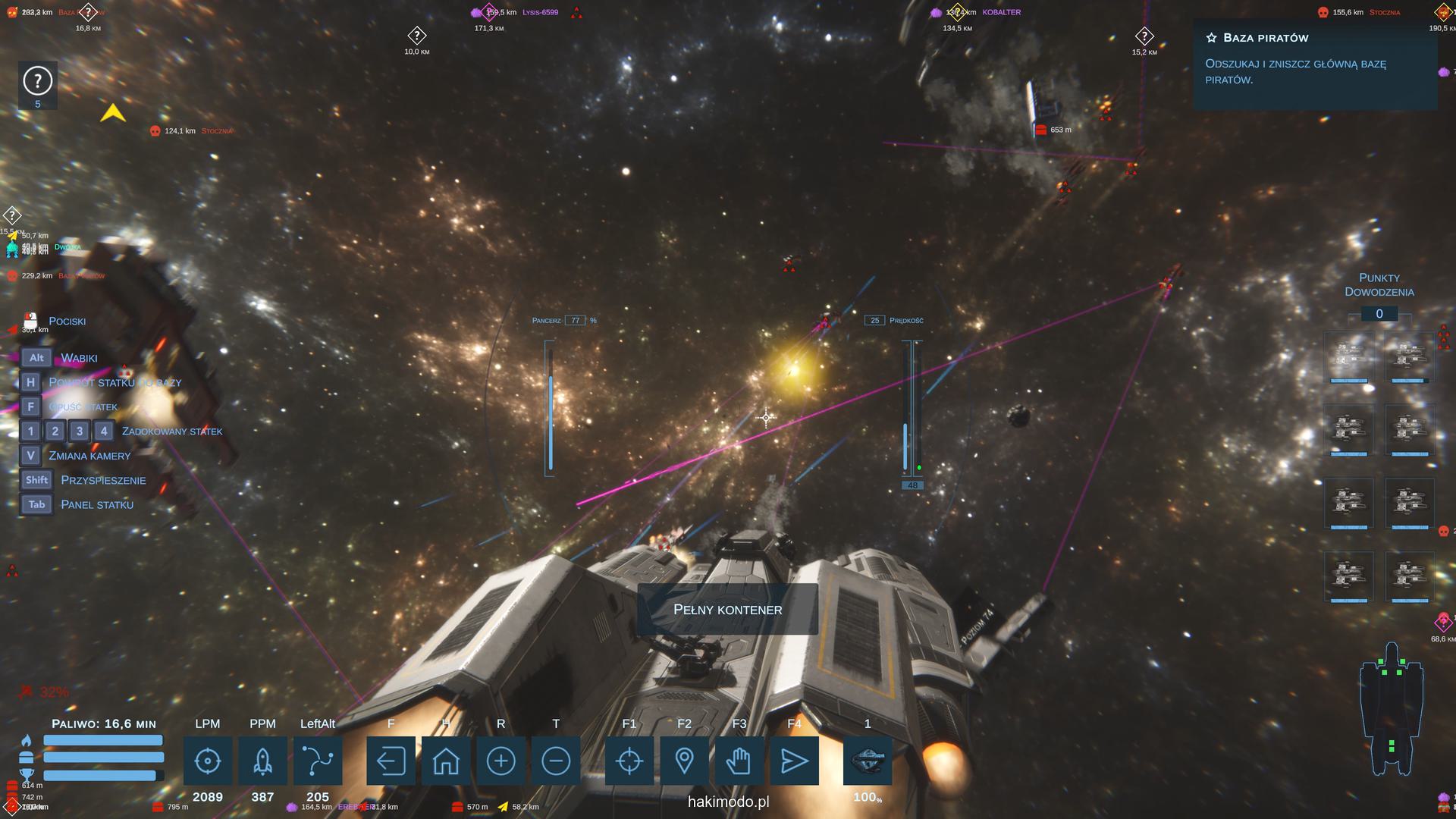
Task: Select the F1 target crosshair command
Action: (629, 761)
